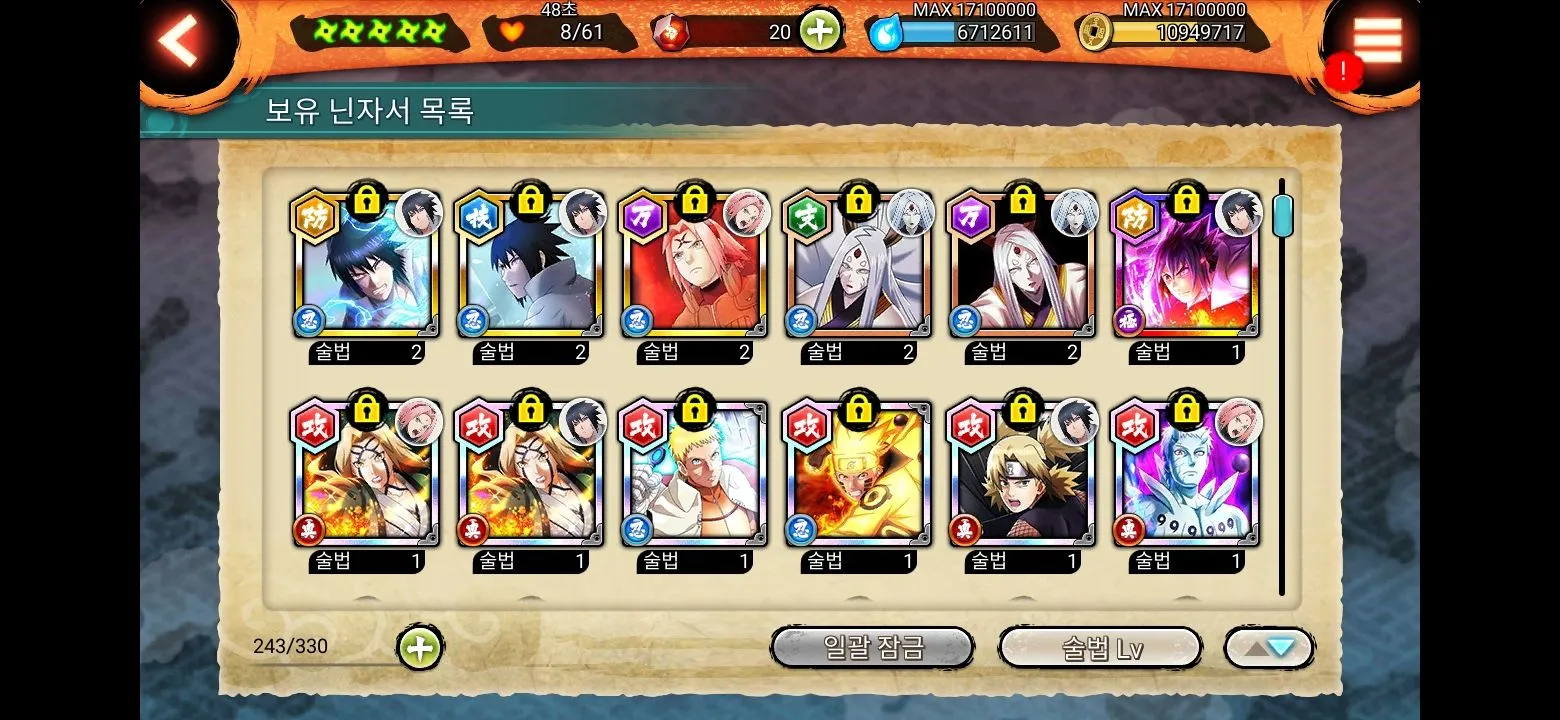
Task: Expand ninja card capacity beside 243/330
Action: 420,648
